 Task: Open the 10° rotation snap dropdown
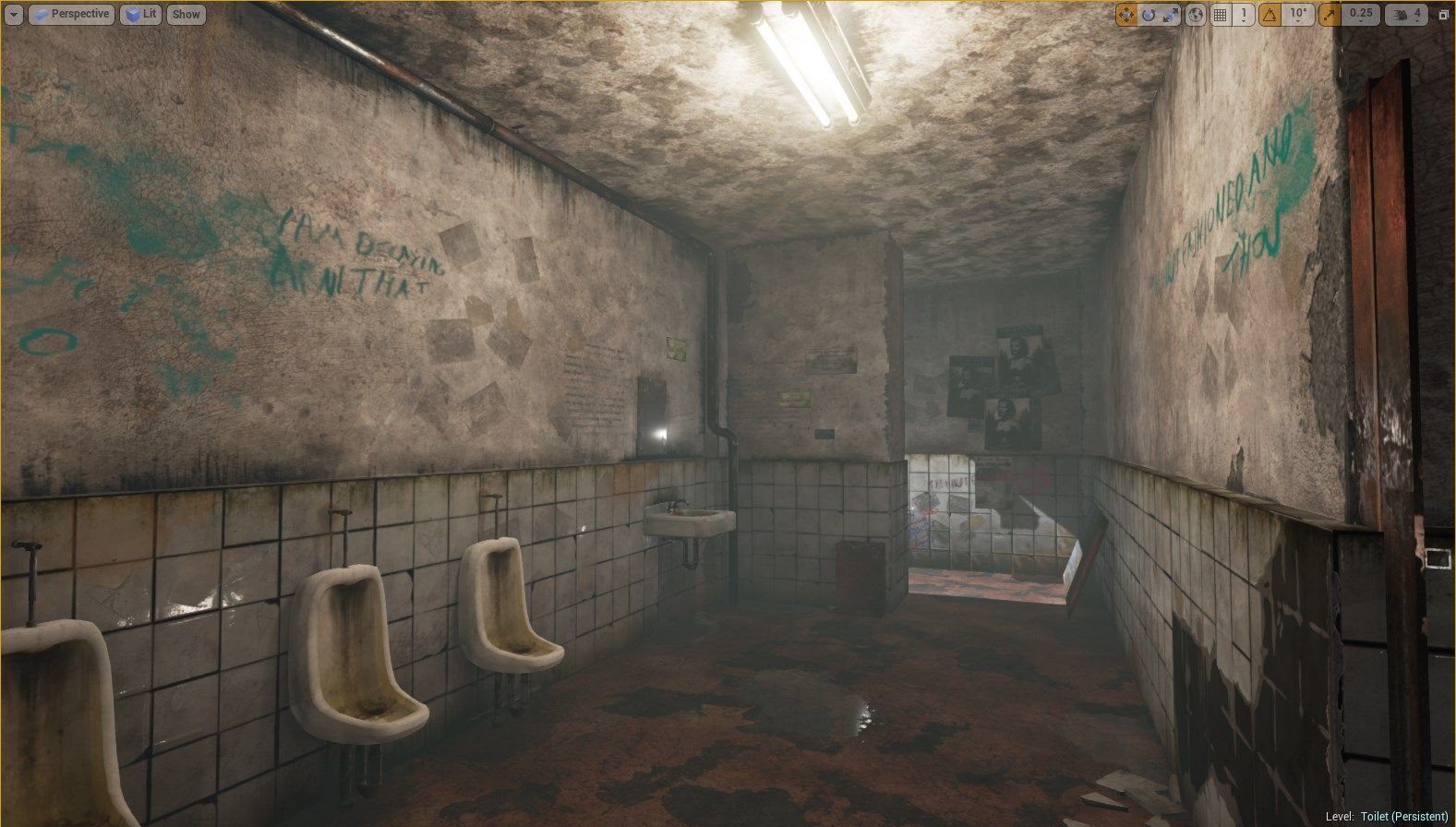1299,15
